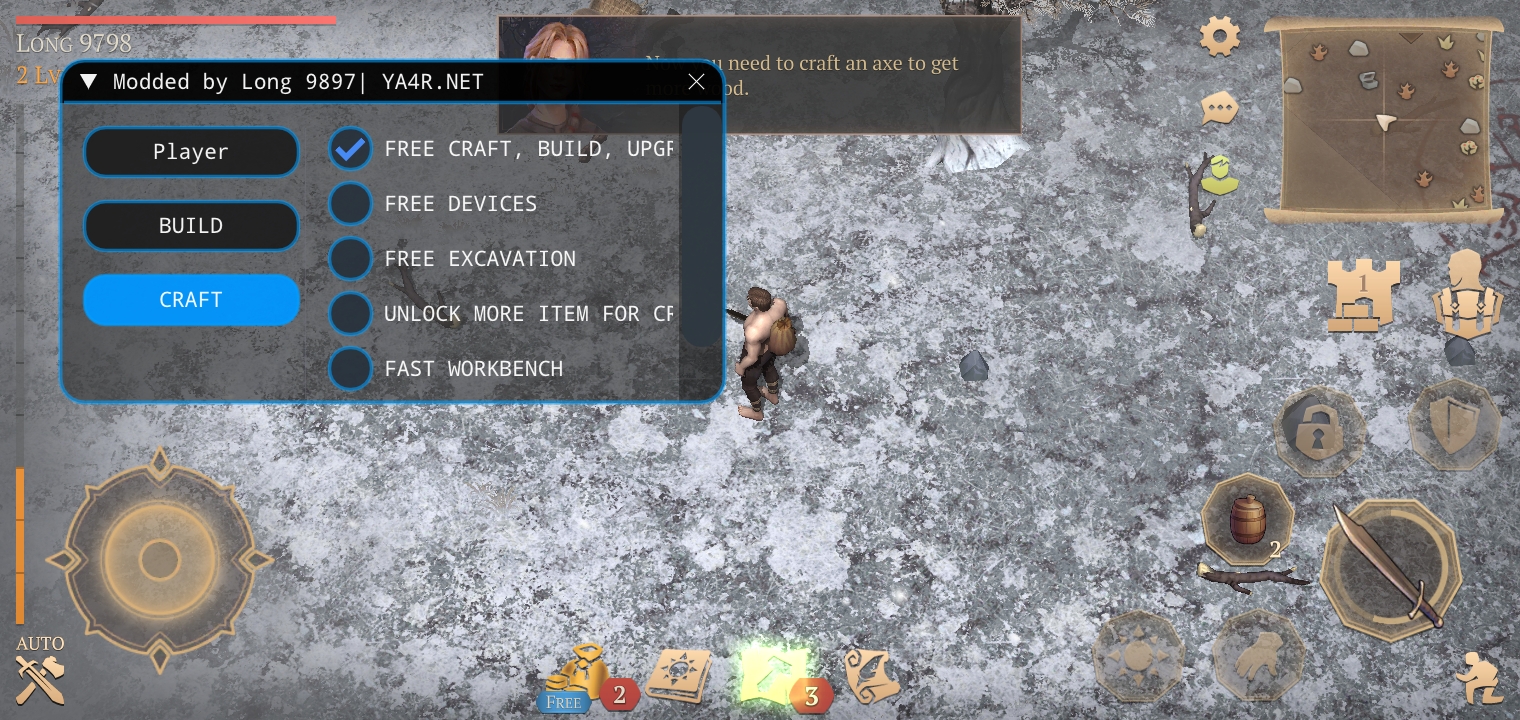Open the castle building menu
1520x720 pixels.
pyautogui.click(x=1362, y=294)
